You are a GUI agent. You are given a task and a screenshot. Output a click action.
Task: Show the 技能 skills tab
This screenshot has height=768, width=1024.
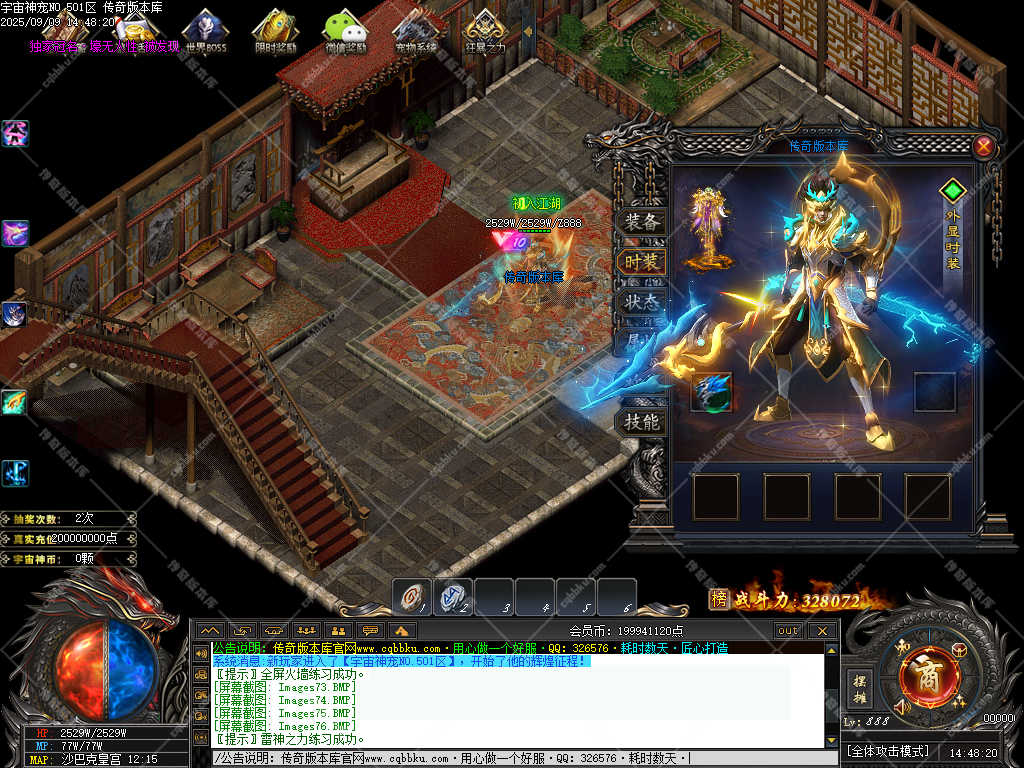tap(641, 422)
